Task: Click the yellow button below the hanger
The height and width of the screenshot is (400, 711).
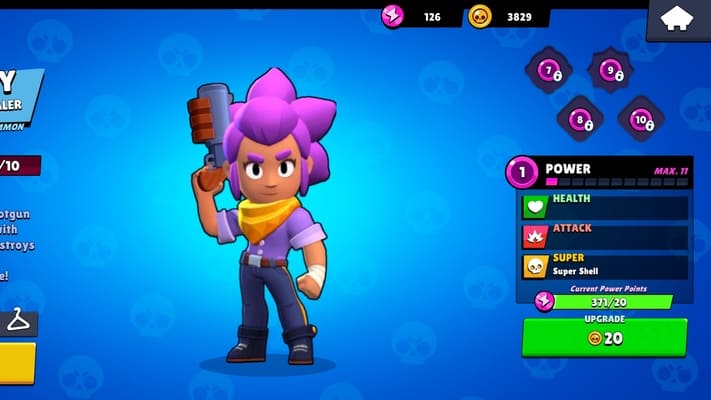Action: point(17,362)
